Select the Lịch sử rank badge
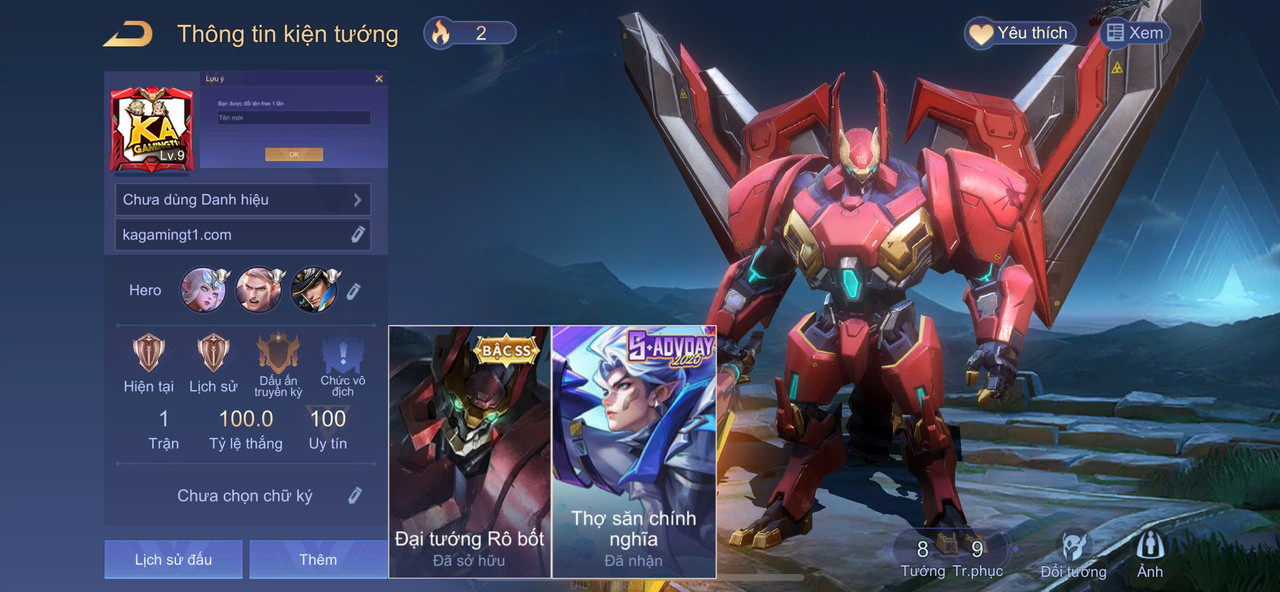This screenshot has width=1280, height=592. coord(213,355)
